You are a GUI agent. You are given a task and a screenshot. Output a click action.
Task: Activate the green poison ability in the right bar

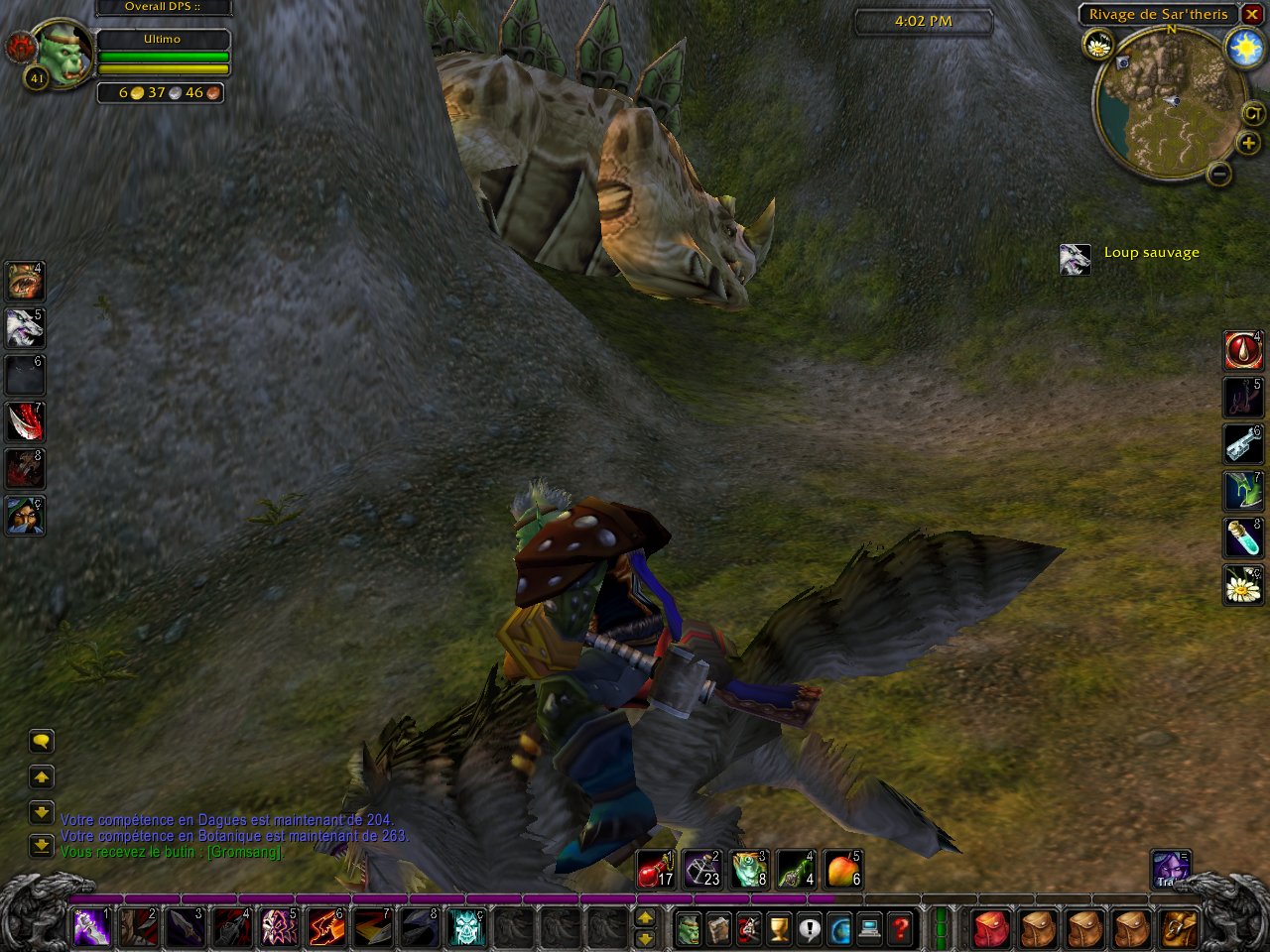point(1242,491)
